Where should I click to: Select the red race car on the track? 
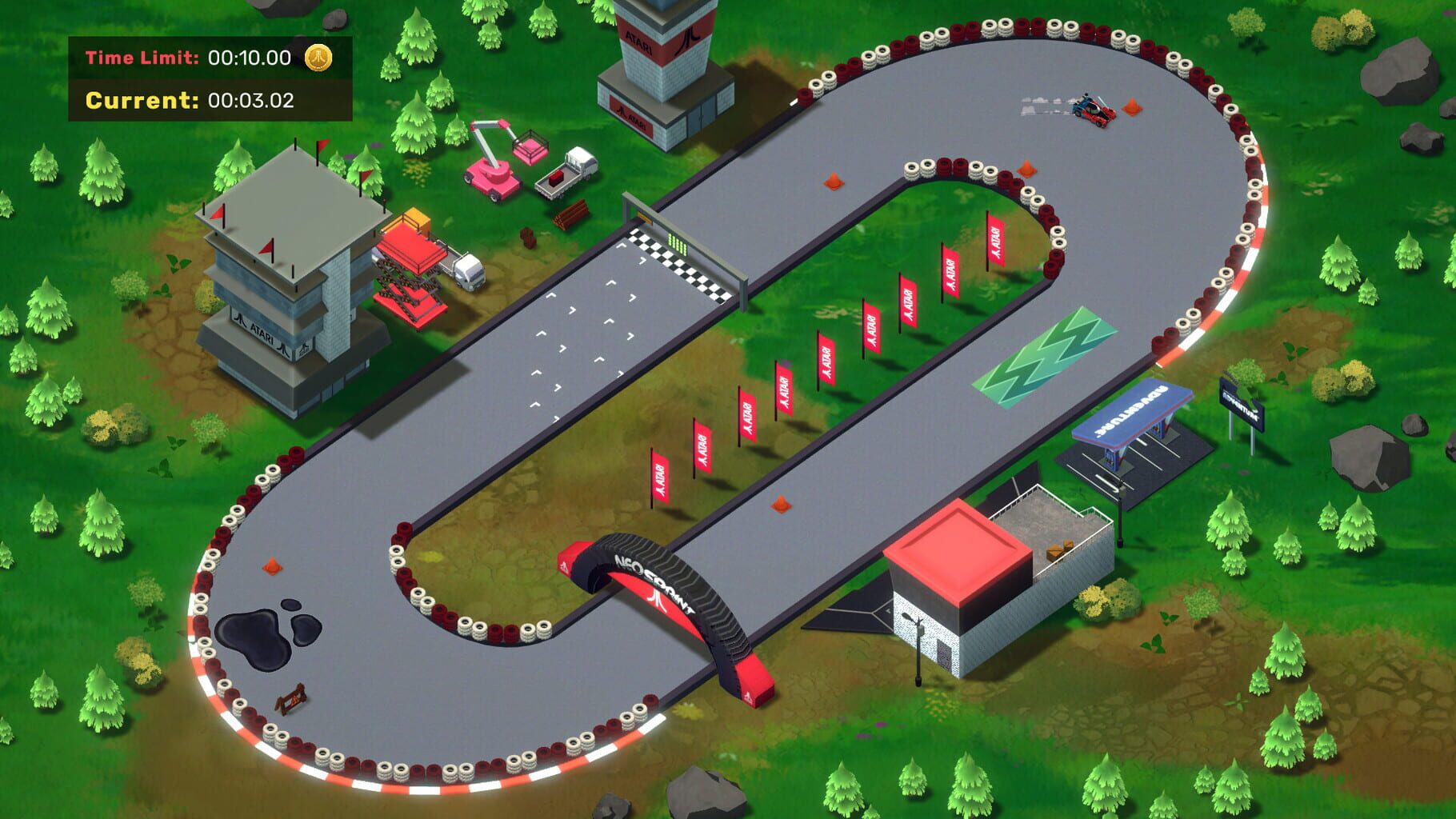(1094, 108)
